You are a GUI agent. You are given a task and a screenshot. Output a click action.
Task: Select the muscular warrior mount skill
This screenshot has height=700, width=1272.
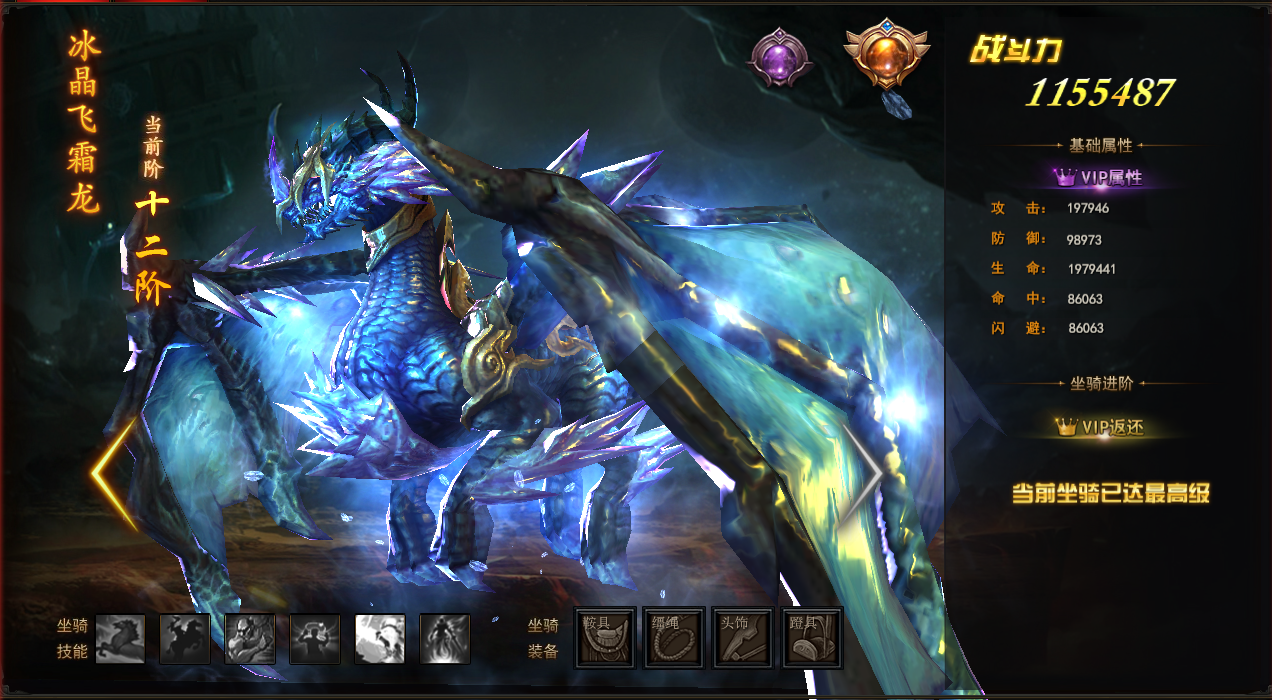pyautogui.click(x=250, y=639)
